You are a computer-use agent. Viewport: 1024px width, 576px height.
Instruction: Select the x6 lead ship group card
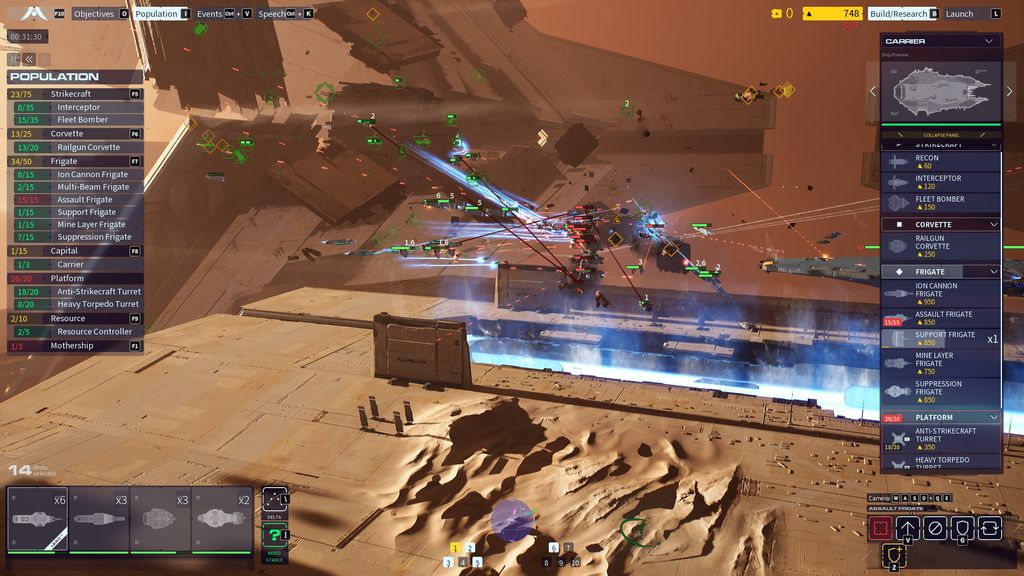(37, 518)
